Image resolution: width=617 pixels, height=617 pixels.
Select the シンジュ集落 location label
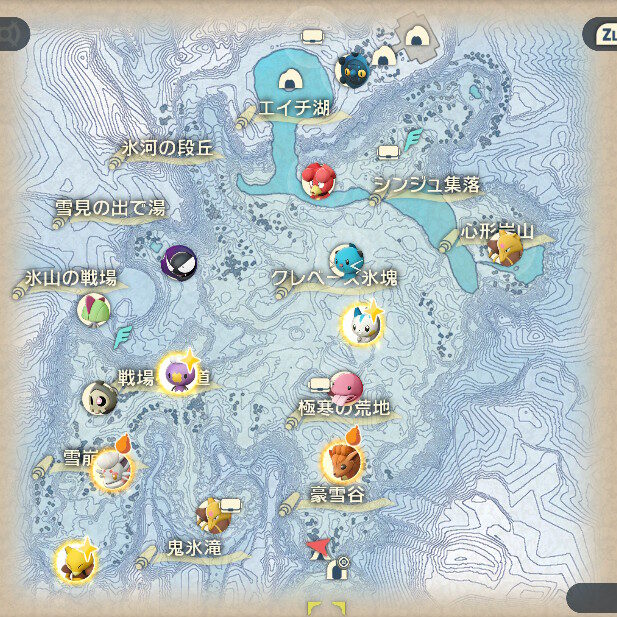(x=426, y=186)
